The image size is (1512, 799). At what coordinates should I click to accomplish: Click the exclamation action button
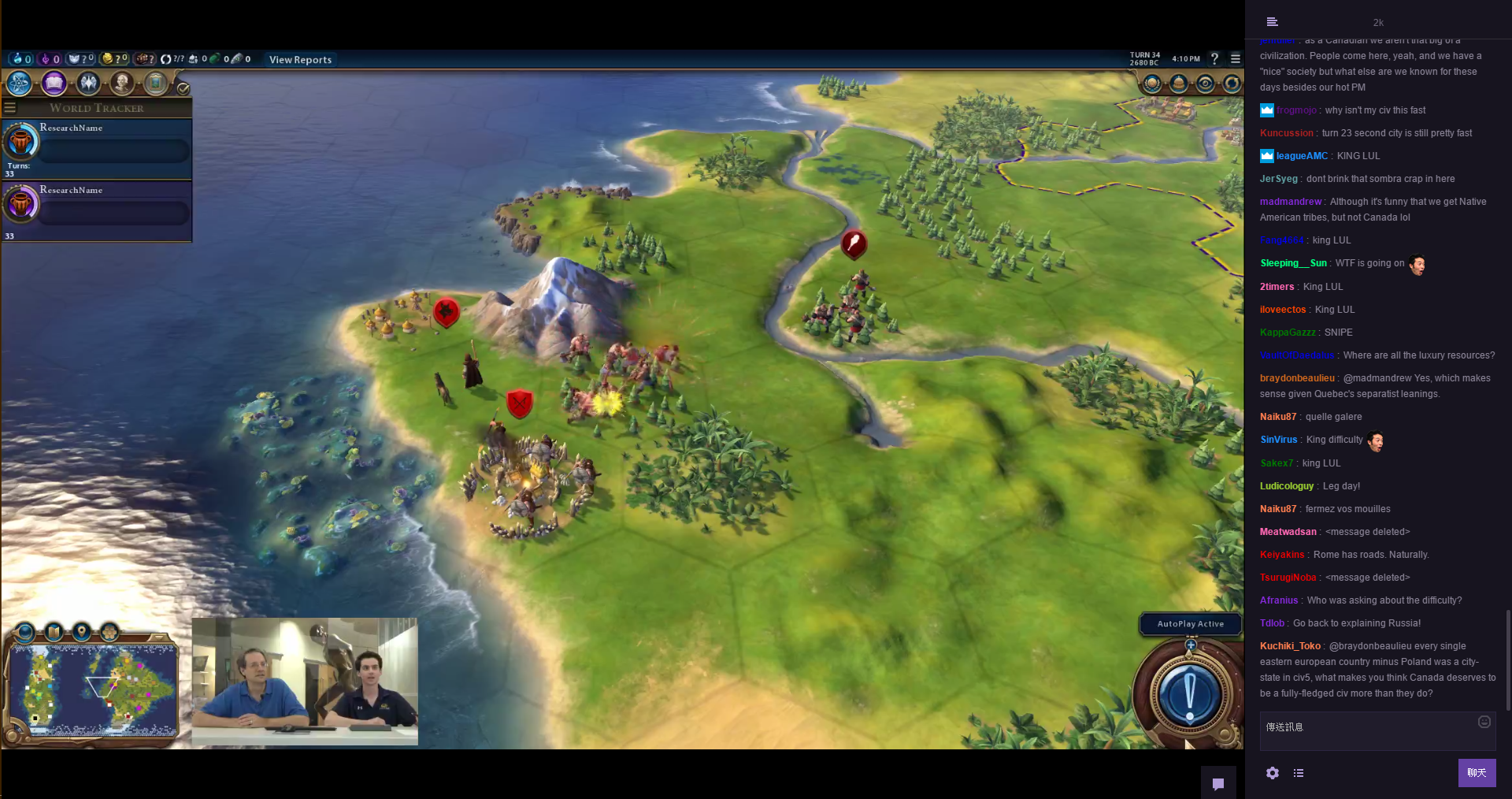point(1190,695)
